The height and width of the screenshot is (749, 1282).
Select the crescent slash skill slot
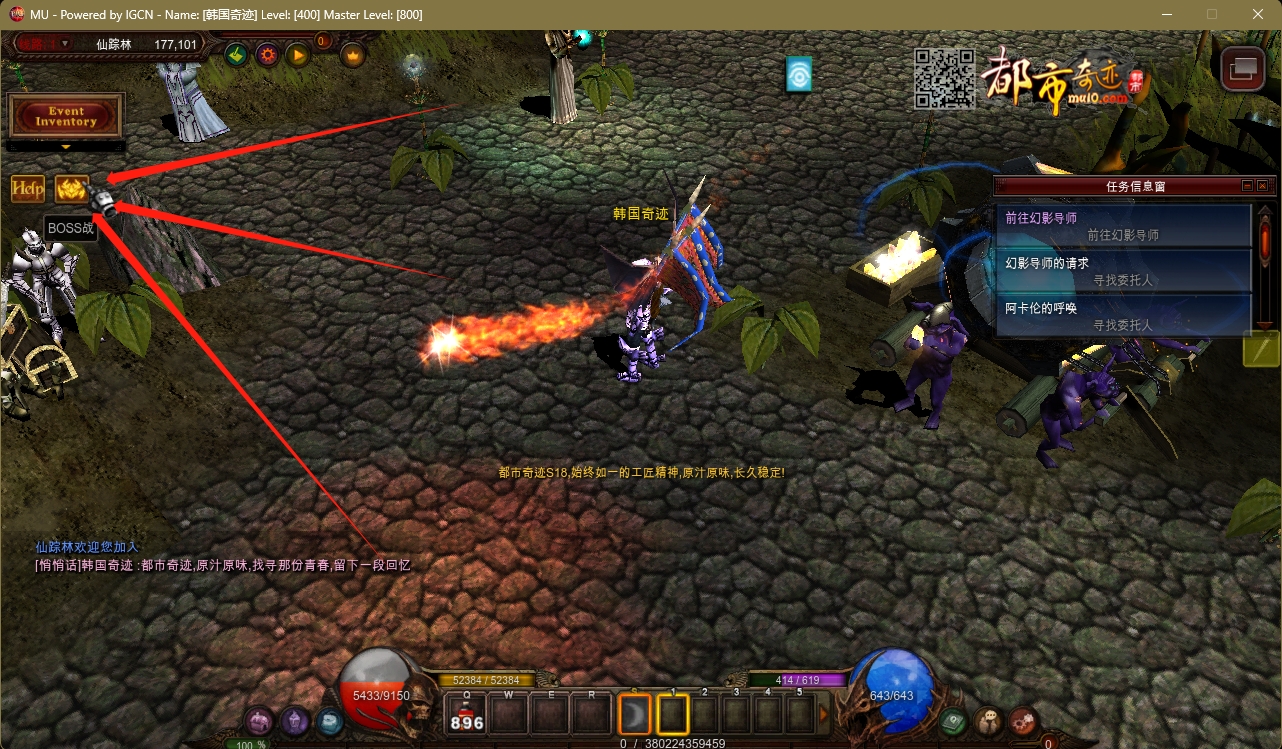634,715
